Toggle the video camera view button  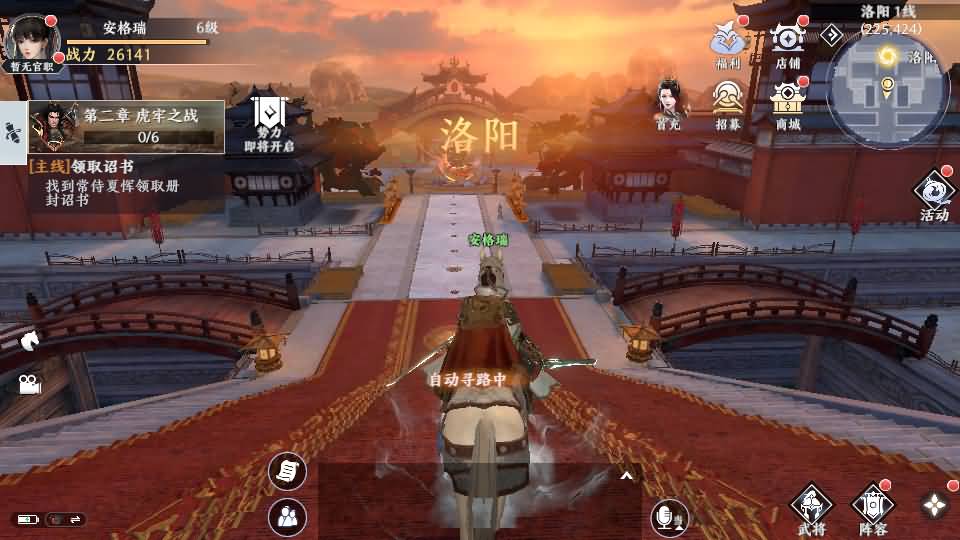28,384
